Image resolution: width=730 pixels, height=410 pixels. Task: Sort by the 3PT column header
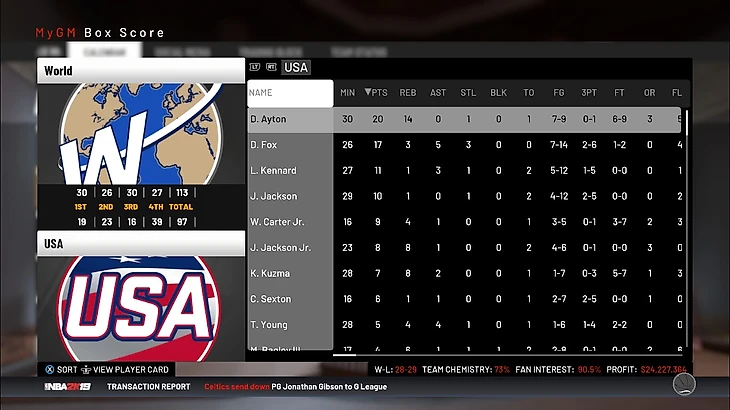589,93
